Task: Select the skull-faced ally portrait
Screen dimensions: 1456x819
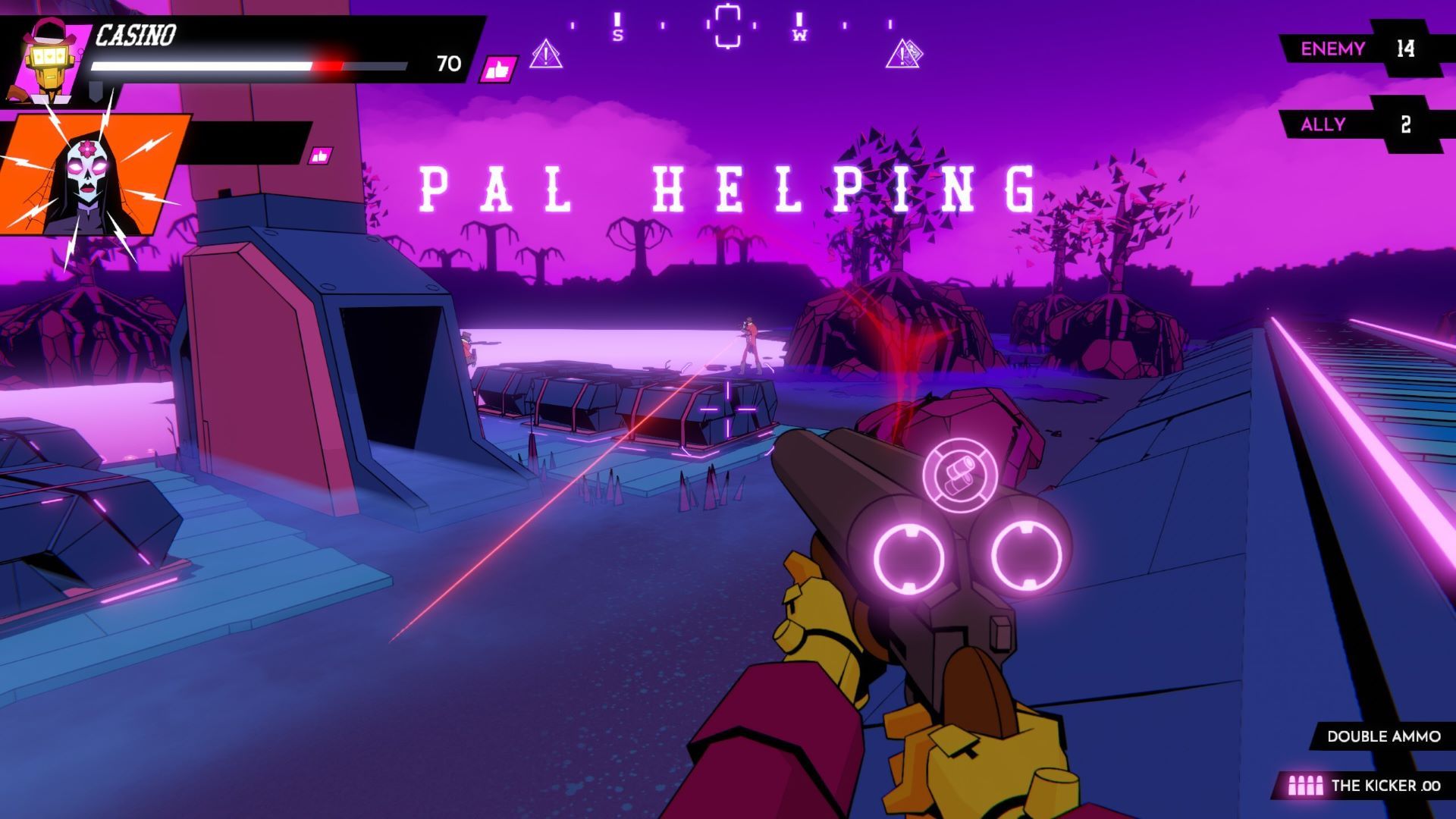Action: pyautogui.click(x=91, y=174)
